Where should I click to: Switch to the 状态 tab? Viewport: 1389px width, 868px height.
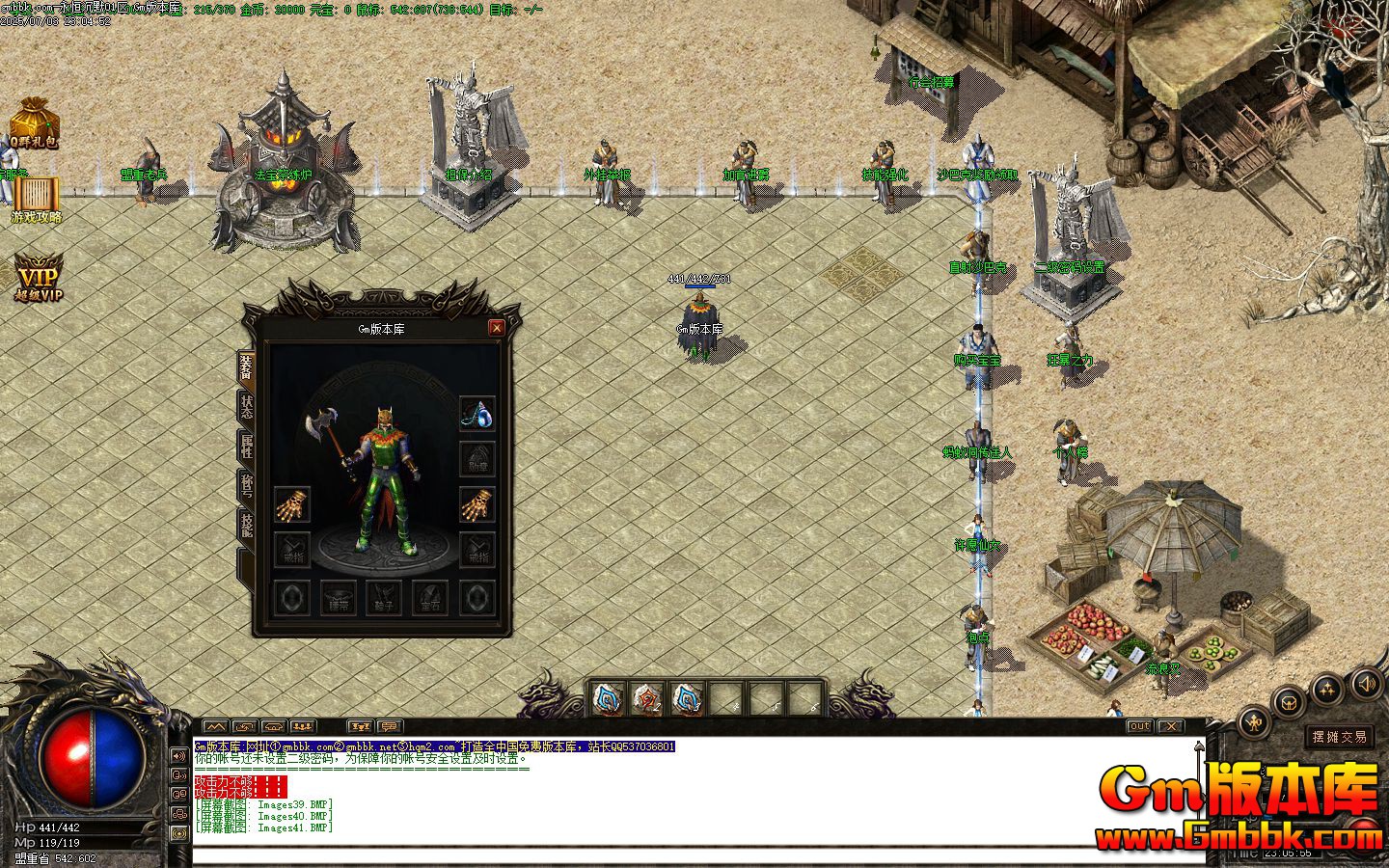(247, 407)
